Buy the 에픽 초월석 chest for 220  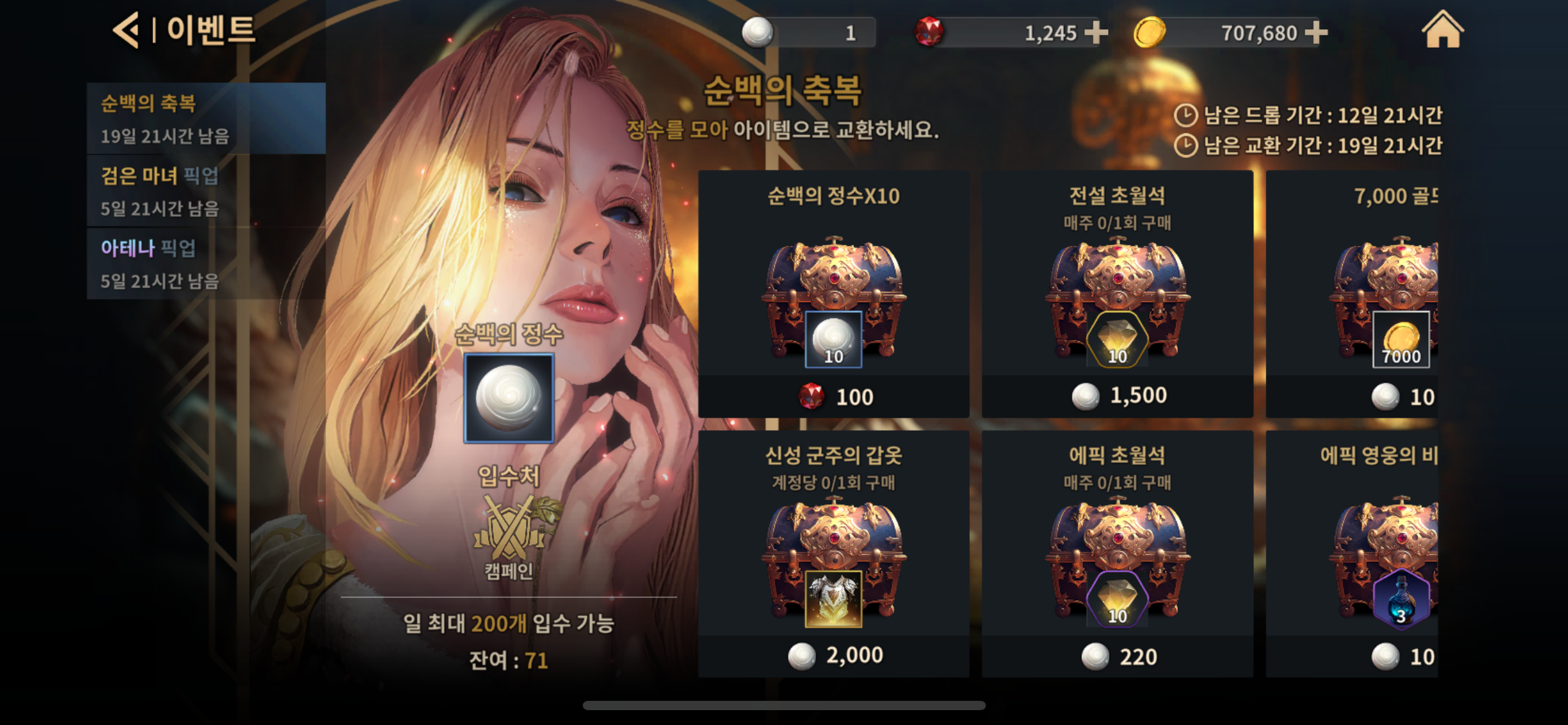(x=1117, y=554)
